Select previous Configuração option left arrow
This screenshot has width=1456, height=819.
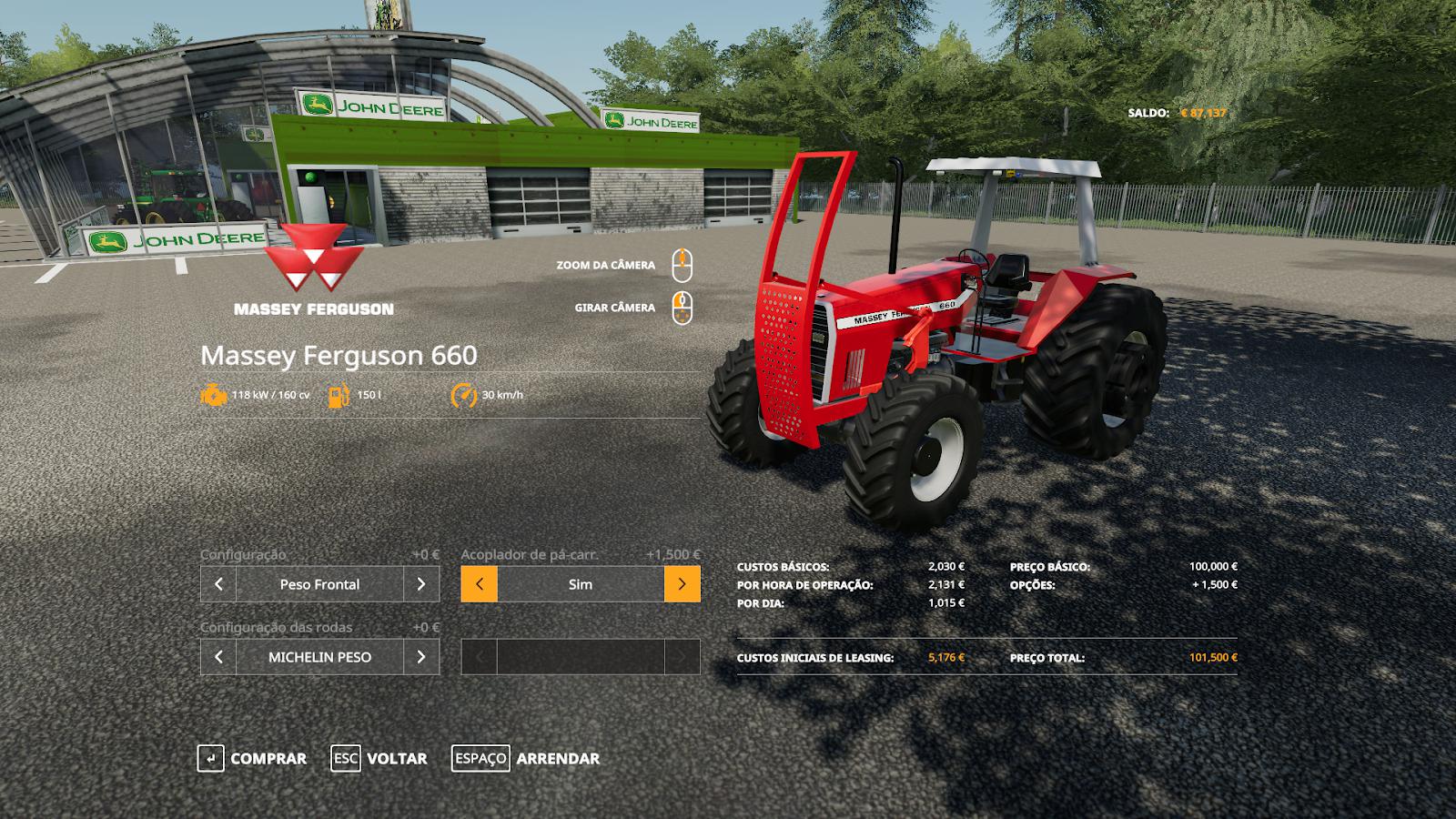coord(218,584)
